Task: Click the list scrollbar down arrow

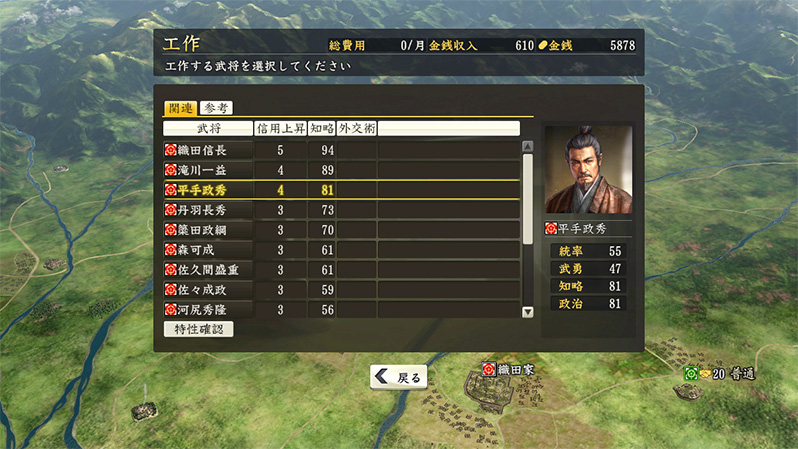Action: tap(528, 312)
